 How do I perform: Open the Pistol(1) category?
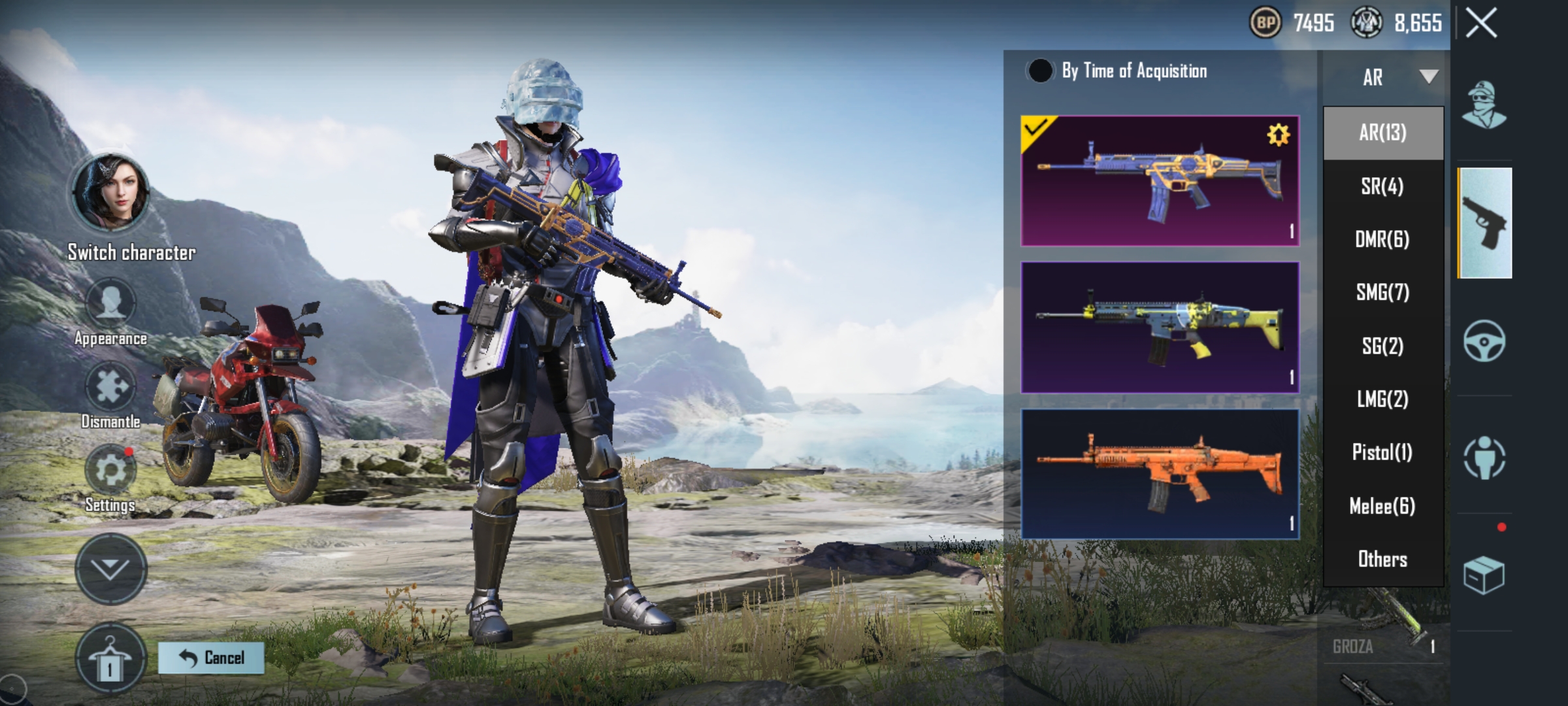click(x=1382, y=452)
